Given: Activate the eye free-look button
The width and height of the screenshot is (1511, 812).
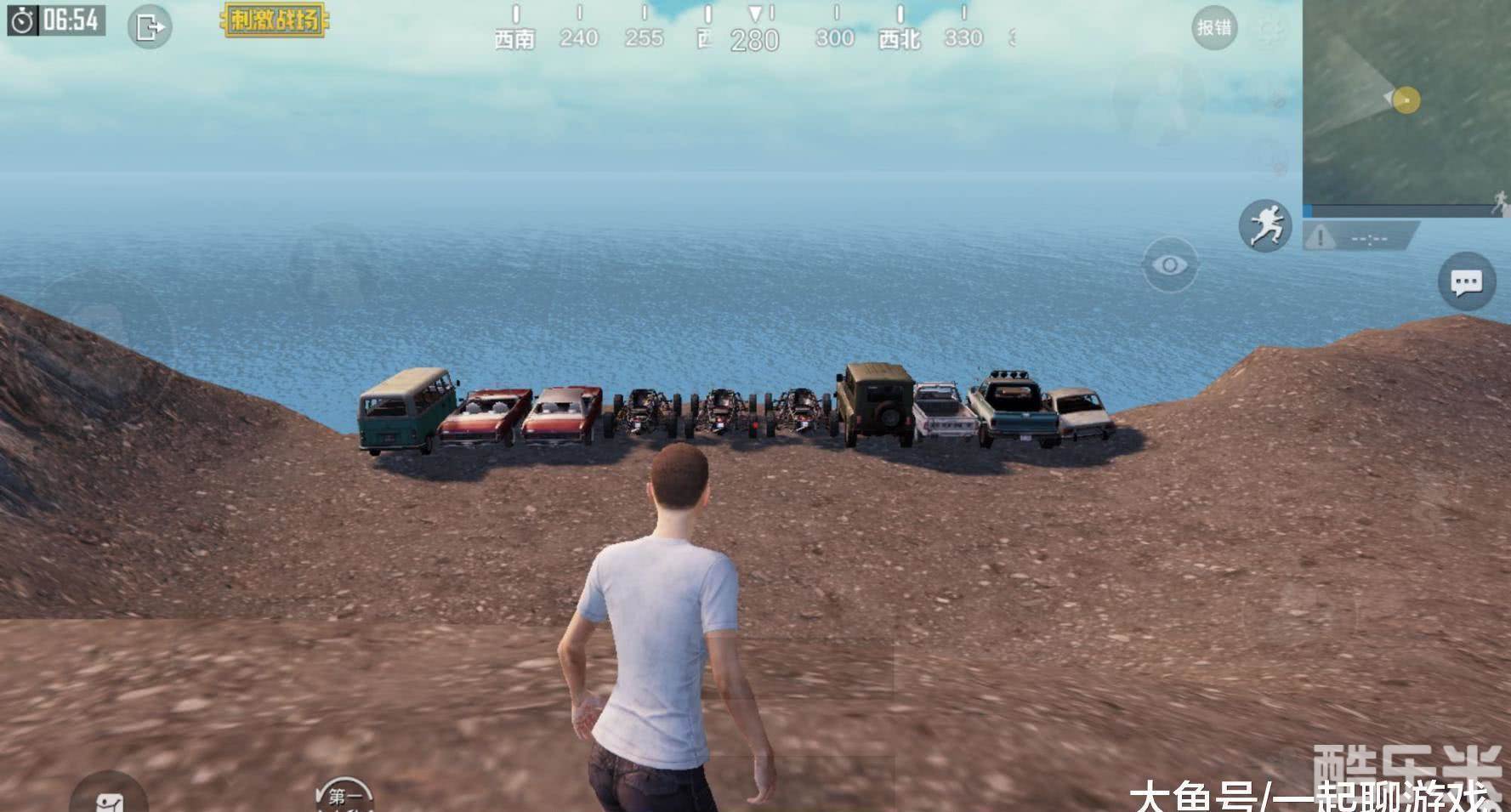Looking at the screenshot, I should pyautogui.click(x=1169, y=265).
